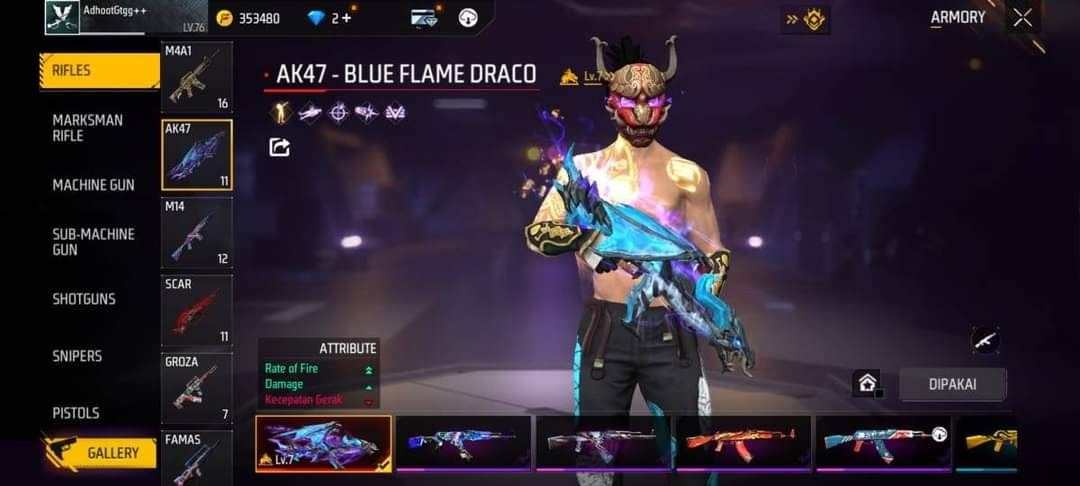This screenshot has height=486, width=1080.
Task: Click the diamond currency plus button
Action: click(347, 18)
